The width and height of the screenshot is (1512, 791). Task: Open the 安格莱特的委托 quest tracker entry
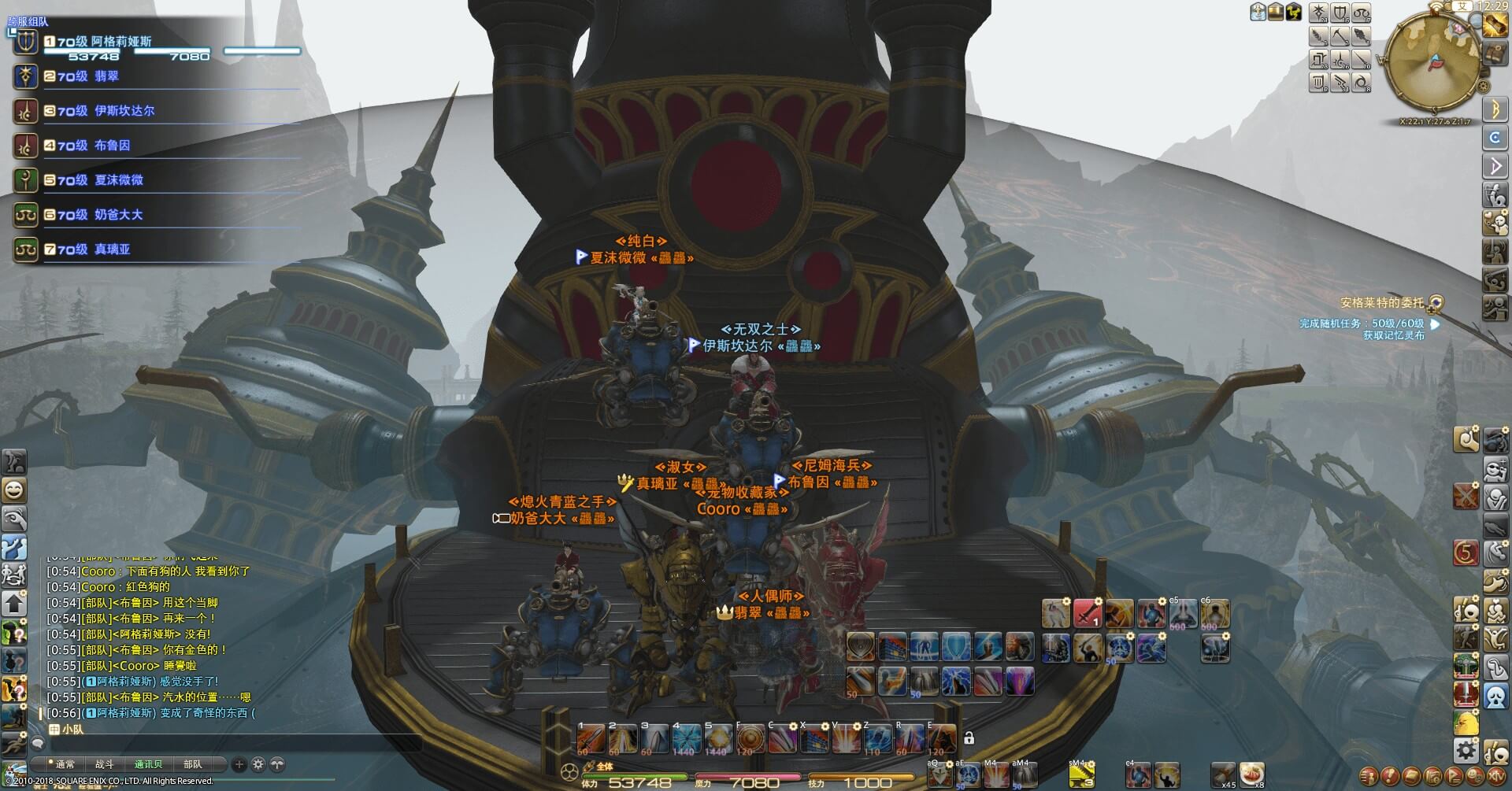1382,303
